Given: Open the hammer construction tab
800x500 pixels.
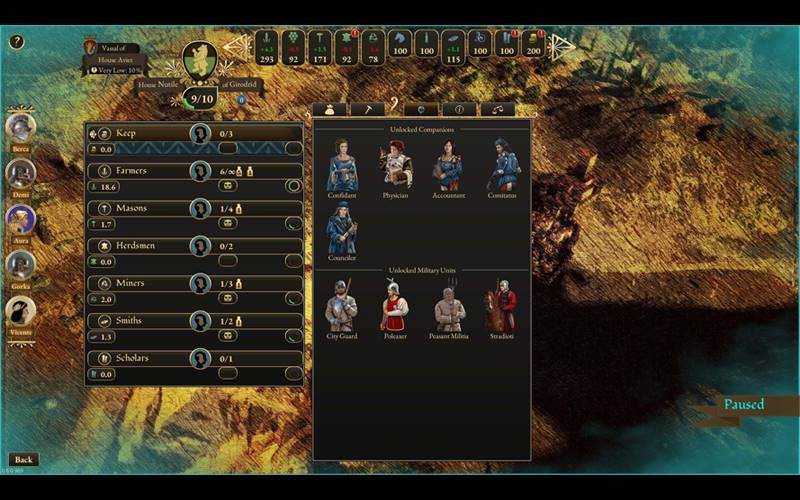Looking at the screenshot, I should [367, 109].
